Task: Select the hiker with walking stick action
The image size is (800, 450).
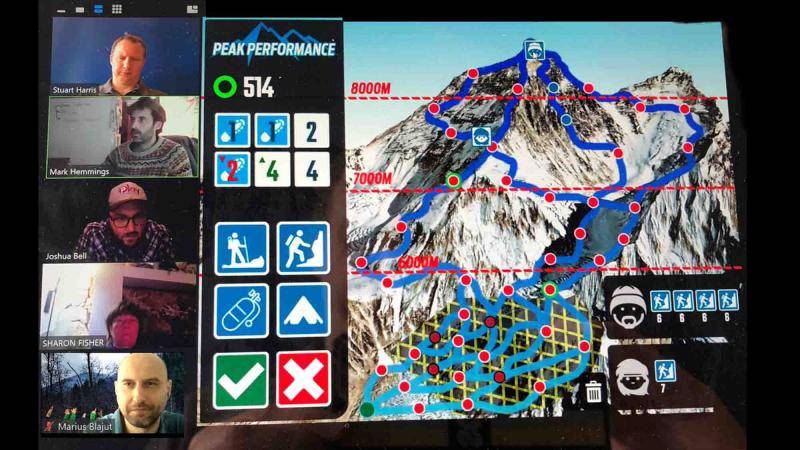Action: click(241, 249)
